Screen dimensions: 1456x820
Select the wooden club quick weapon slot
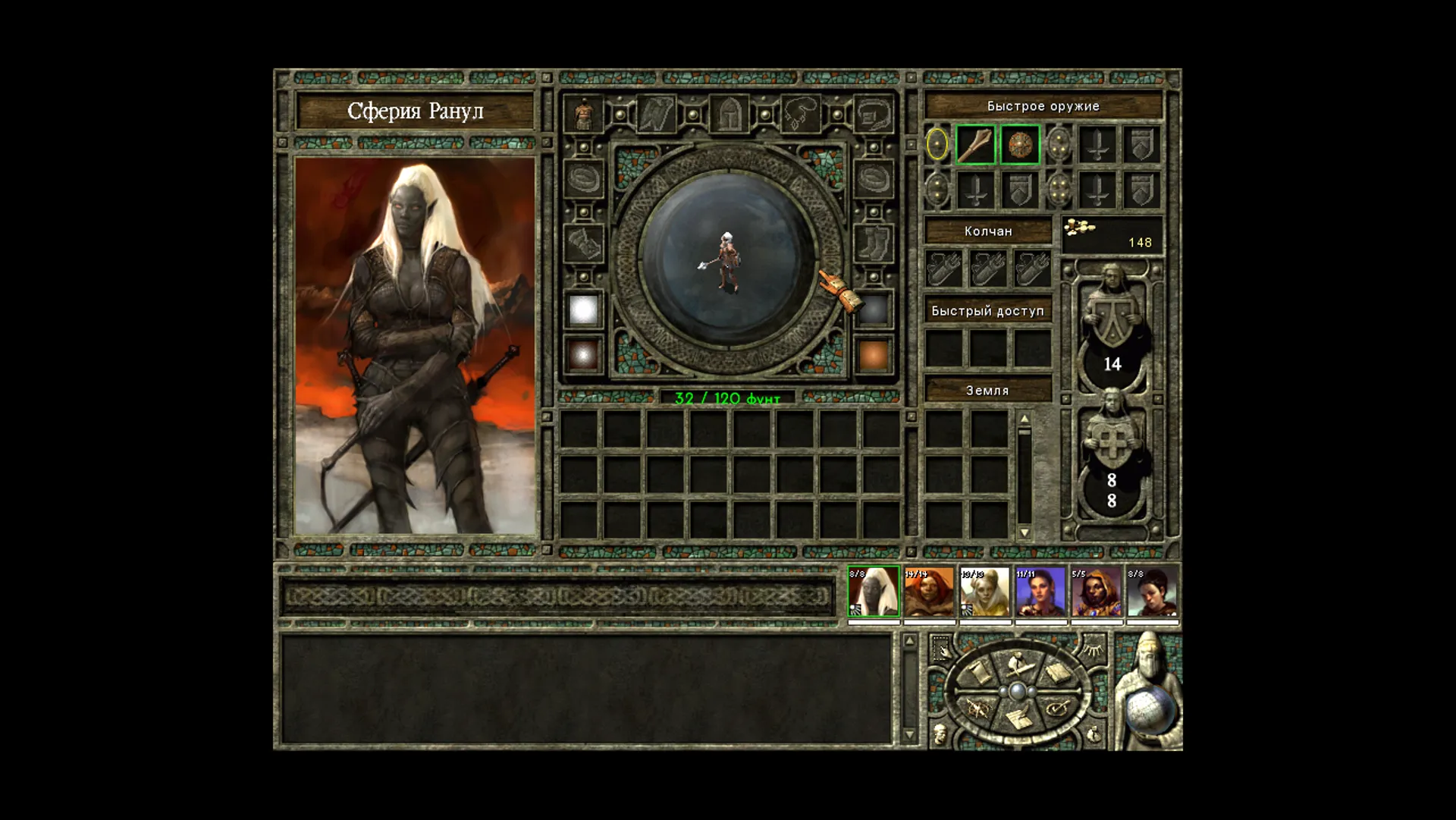(976, 144)
